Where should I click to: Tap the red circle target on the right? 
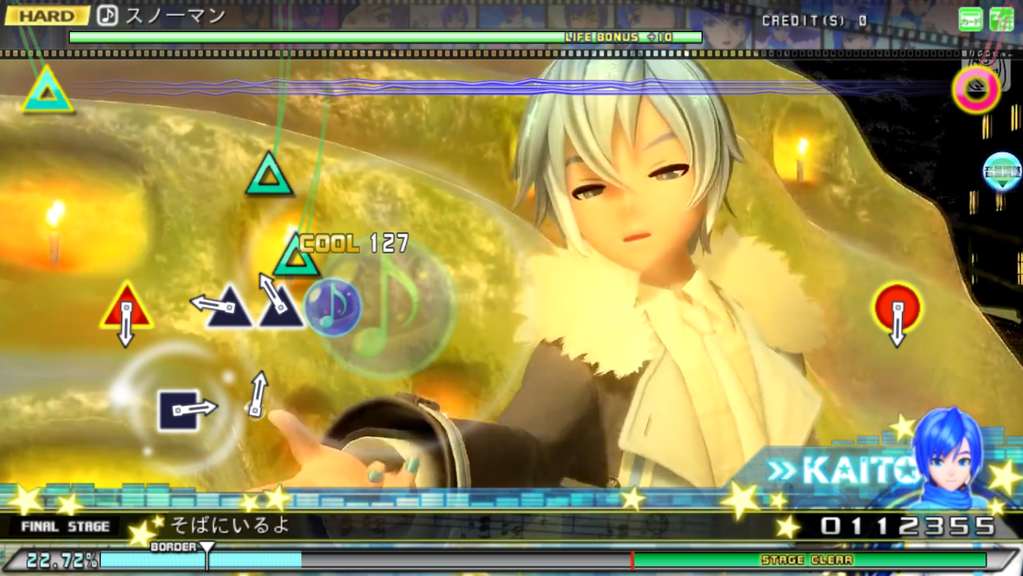(896, 306)
